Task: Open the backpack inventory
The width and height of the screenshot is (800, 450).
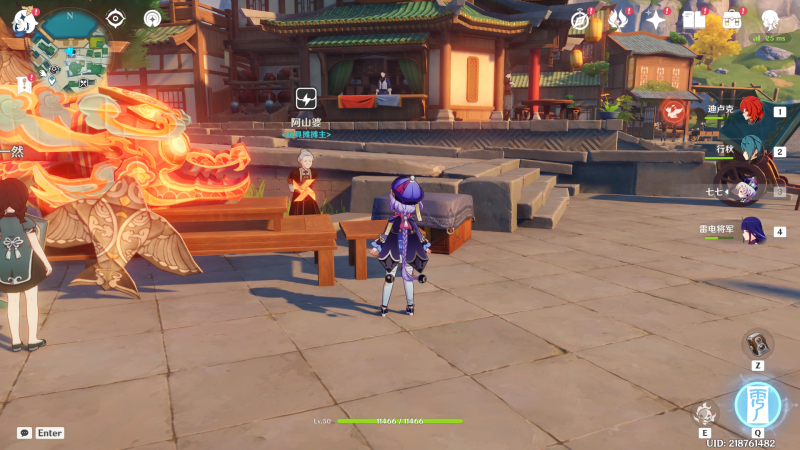Action: point(732,20)
